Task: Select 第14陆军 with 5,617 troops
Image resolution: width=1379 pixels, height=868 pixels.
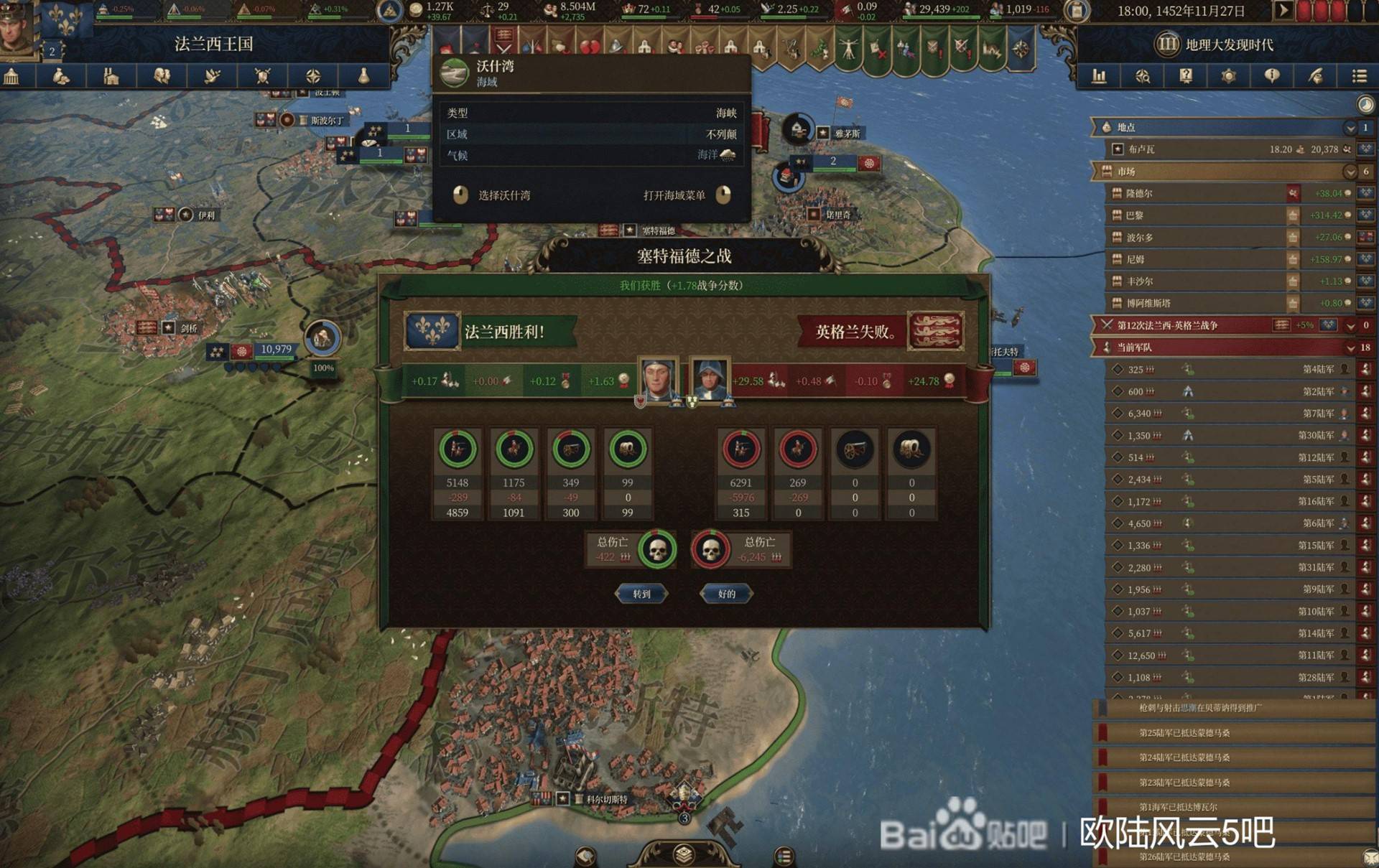Action: coord(1228,633)
